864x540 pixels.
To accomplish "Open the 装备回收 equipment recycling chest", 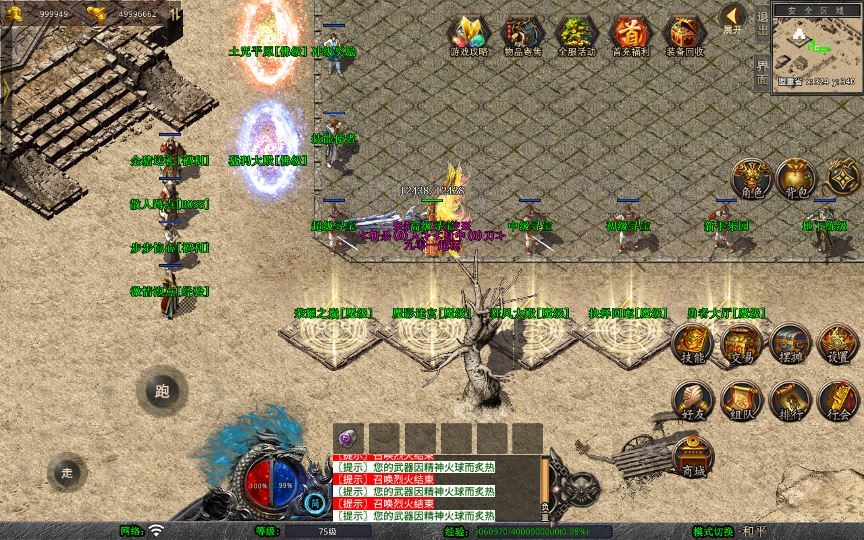I will 685,34.
